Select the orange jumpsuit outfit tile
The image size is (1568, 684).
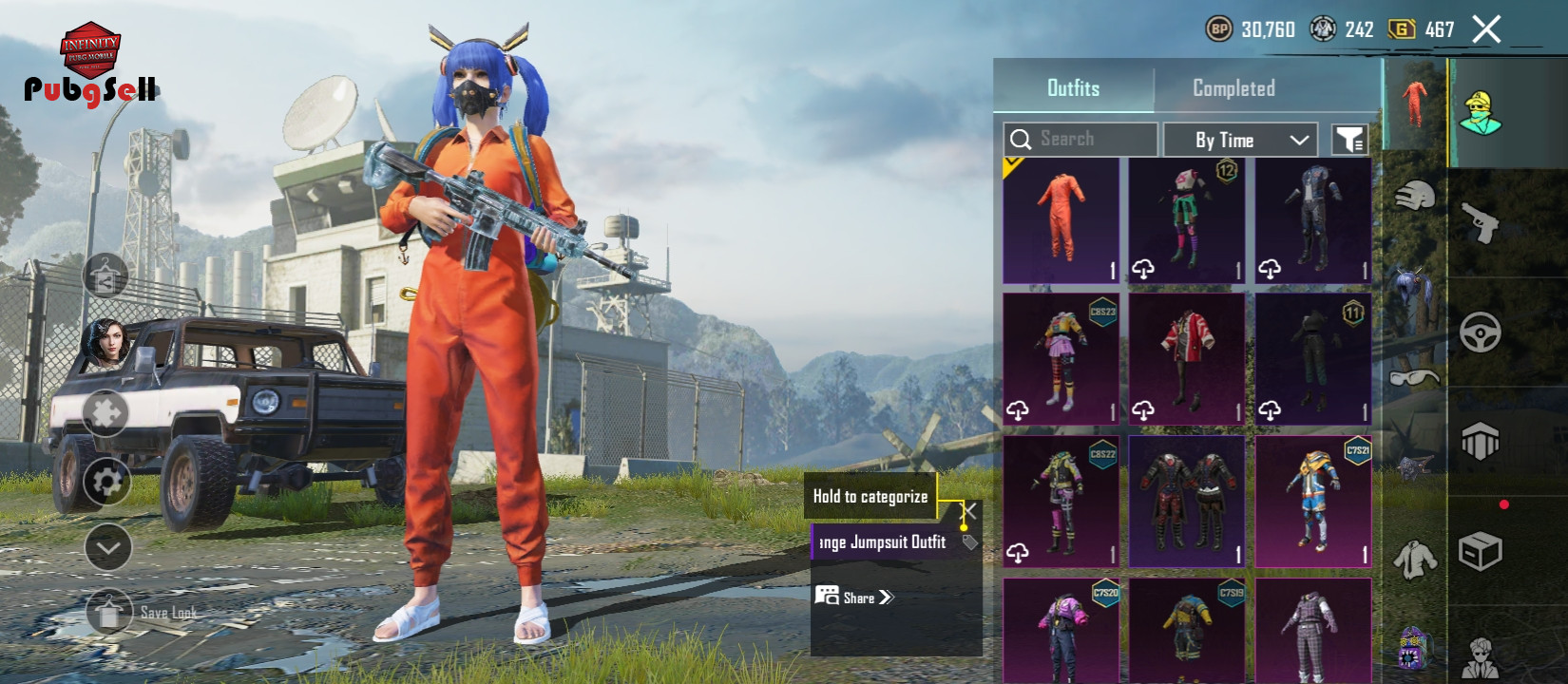pyautogui.click(x=1061, y=220)
